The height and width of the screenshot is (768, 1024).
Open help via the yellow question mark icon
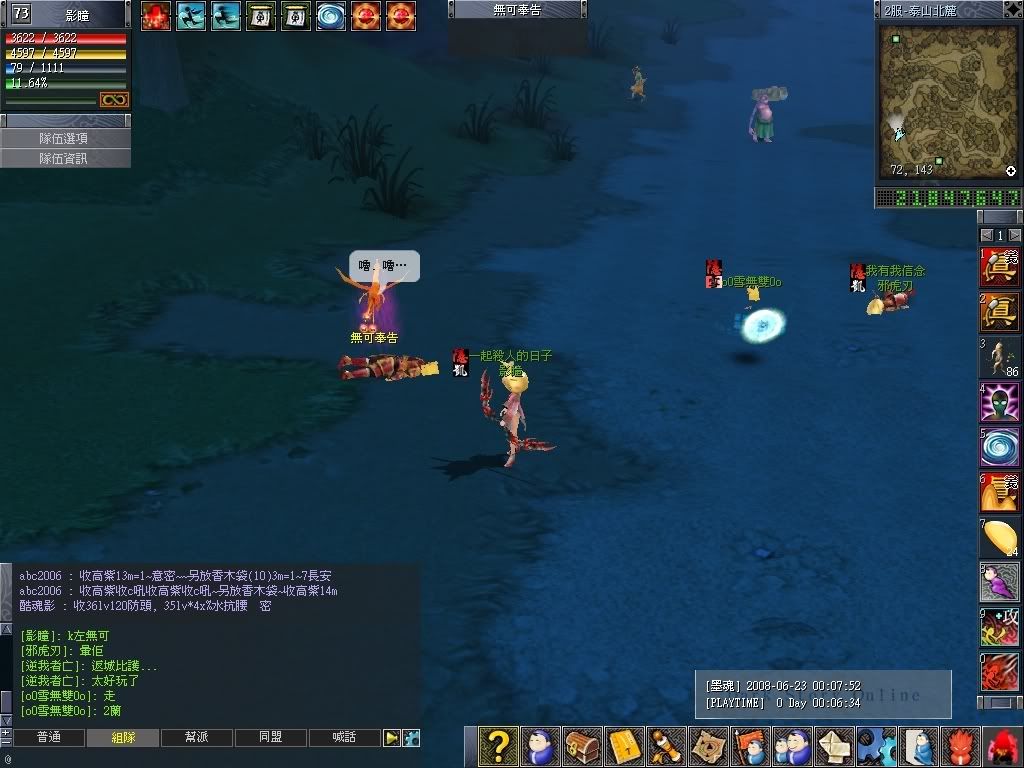coord(497,746)
